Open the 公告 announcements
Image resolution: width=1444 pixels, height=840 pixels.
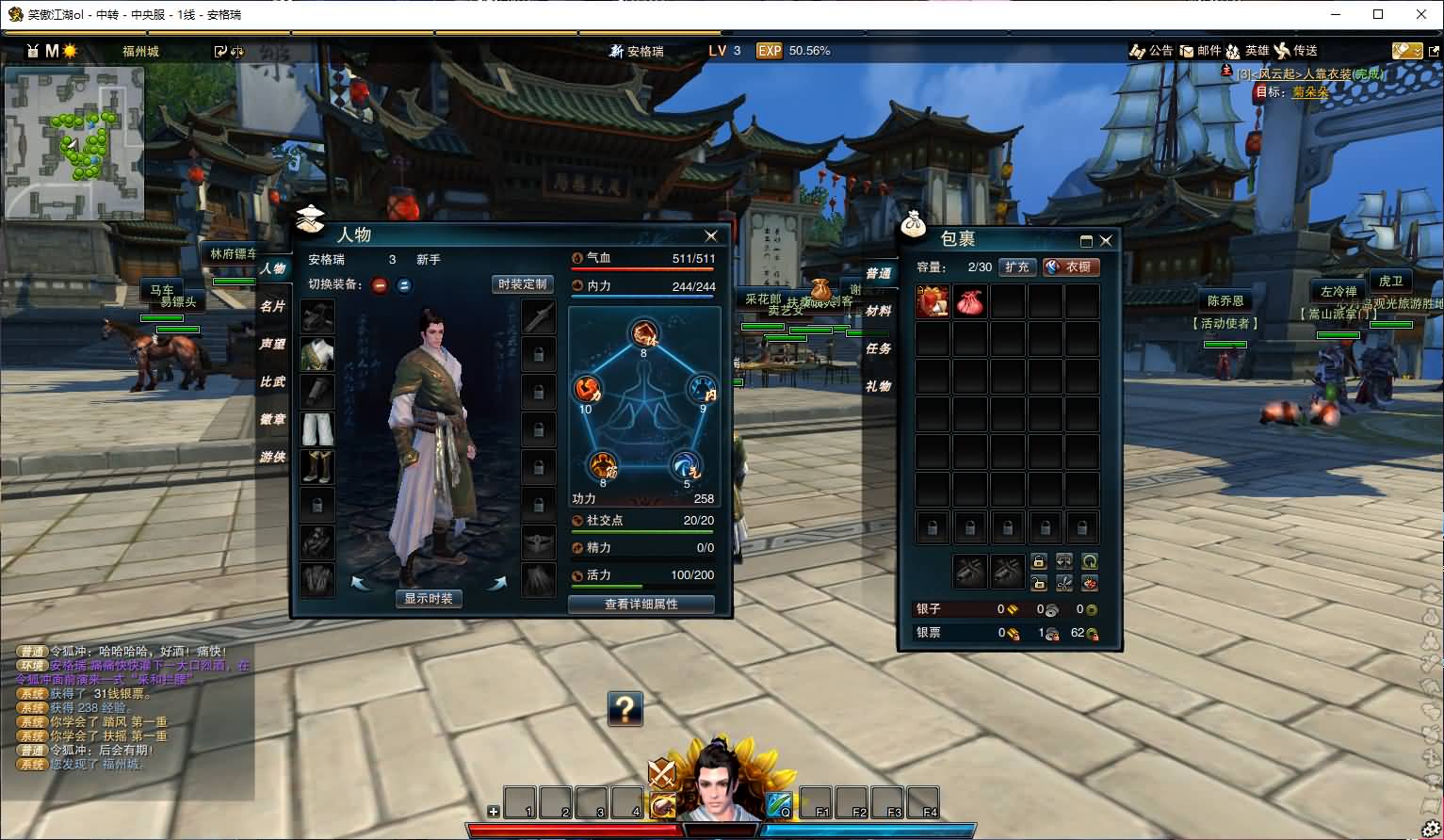click(x=1151, y=51)
